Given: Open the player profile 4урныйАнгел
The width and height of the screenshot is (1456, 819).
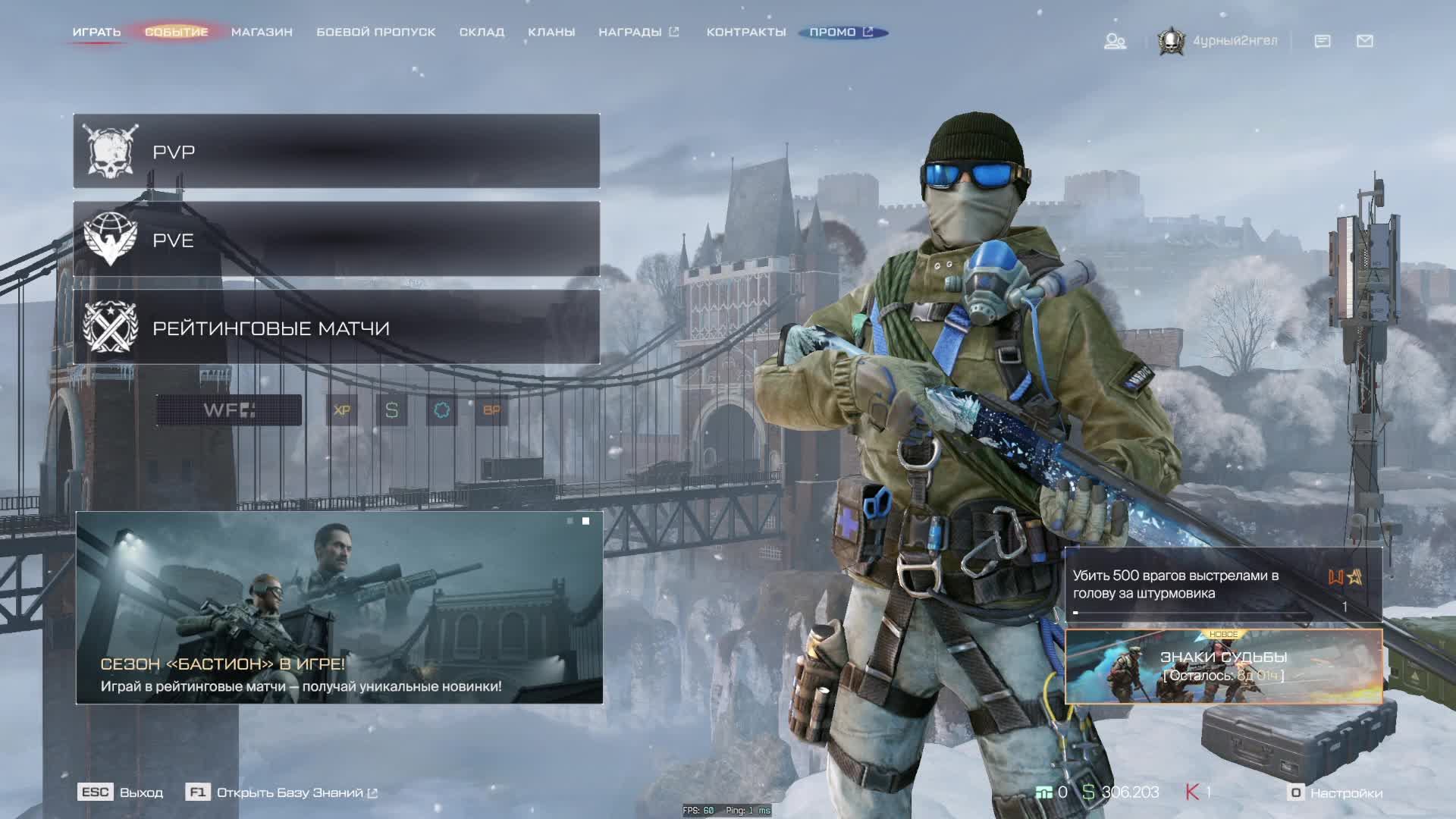Looking at the screenshot, I should pos(1219,41).
